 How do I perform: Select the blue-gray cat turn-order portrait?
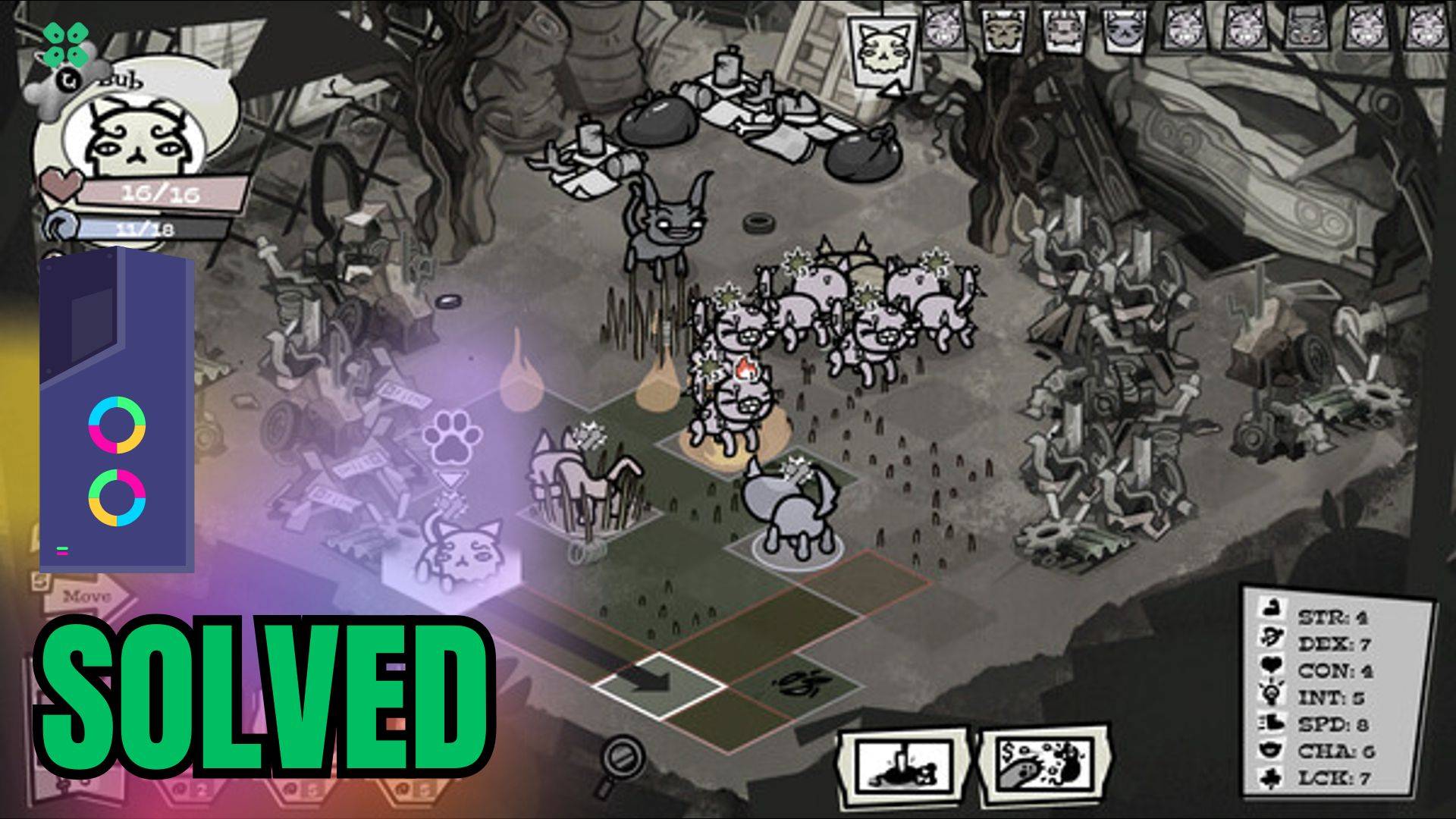click(1123, 32)
